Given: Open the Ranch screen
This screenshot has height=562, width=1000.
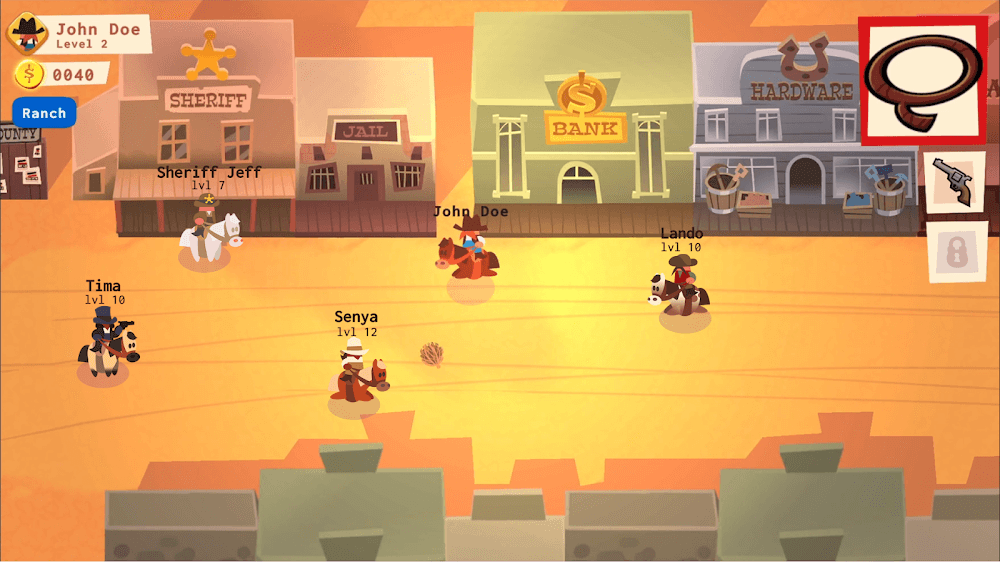Looking at the screenshot, I should pos(44,113).
